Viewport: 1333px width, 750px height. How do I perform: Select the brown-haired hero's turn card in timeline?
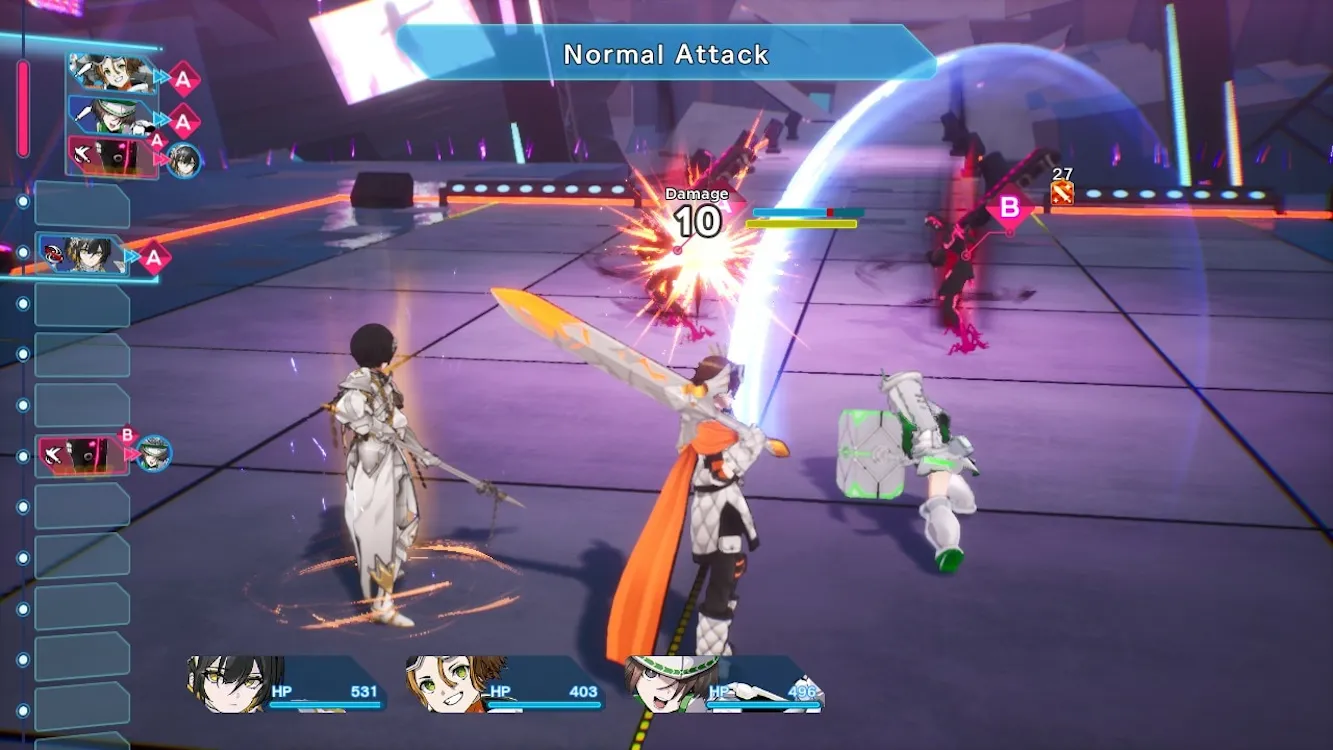click(112, 74)
